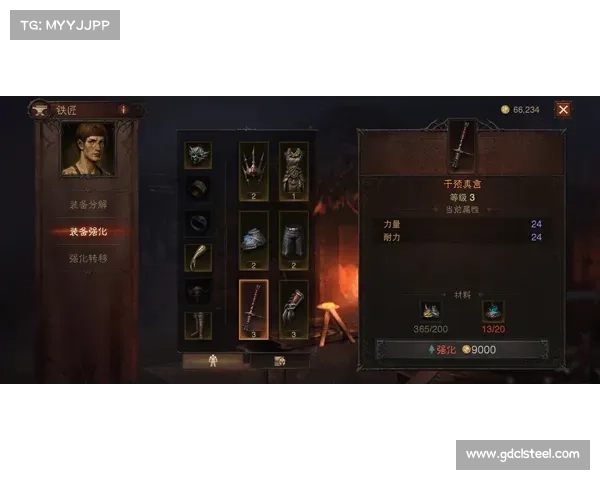This screenshot has width=600, height=480.
Task: Select the 装备强化 equipment upgrade entry
Action: [88, 231]
